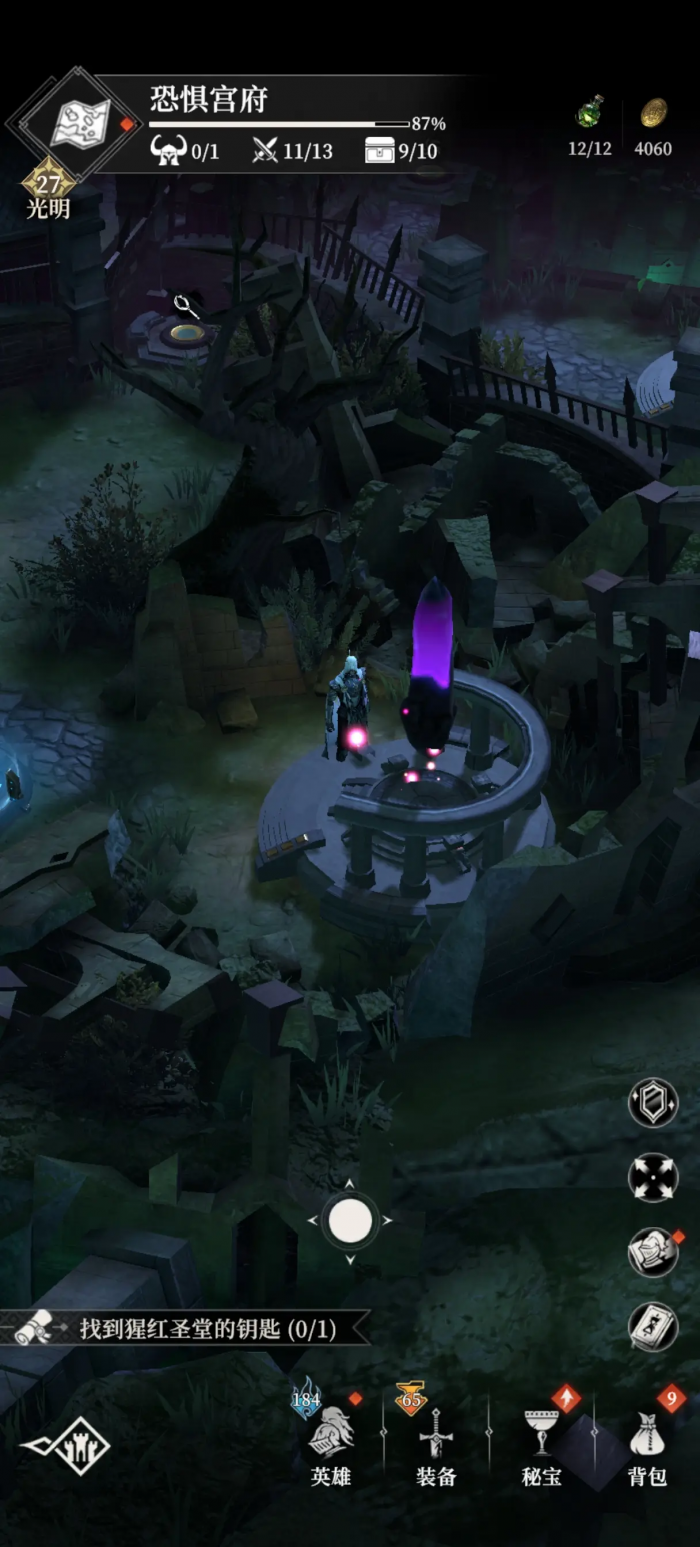Open the 背包 backpack
Image resolution: width=700 pixels, height=1547 pixels.
[647, 1445]
